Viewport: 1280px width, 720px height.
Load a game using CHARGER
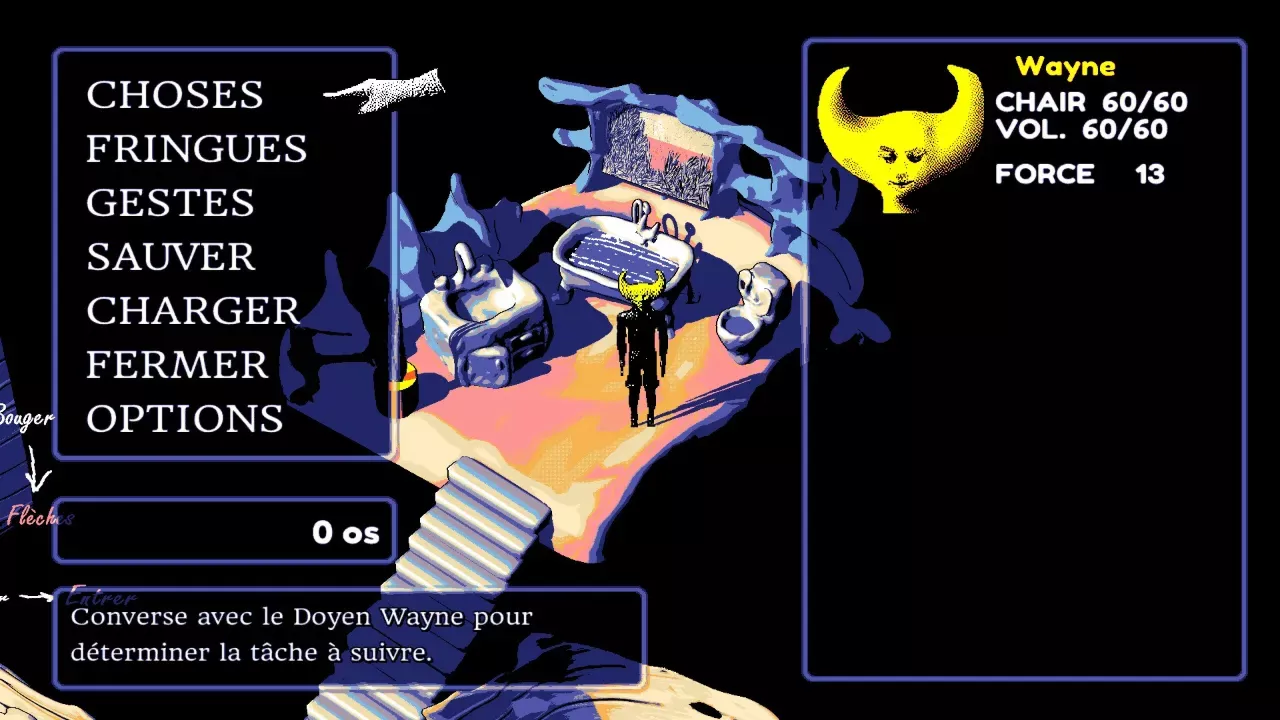pyautogui.click(x=193, y=311)
